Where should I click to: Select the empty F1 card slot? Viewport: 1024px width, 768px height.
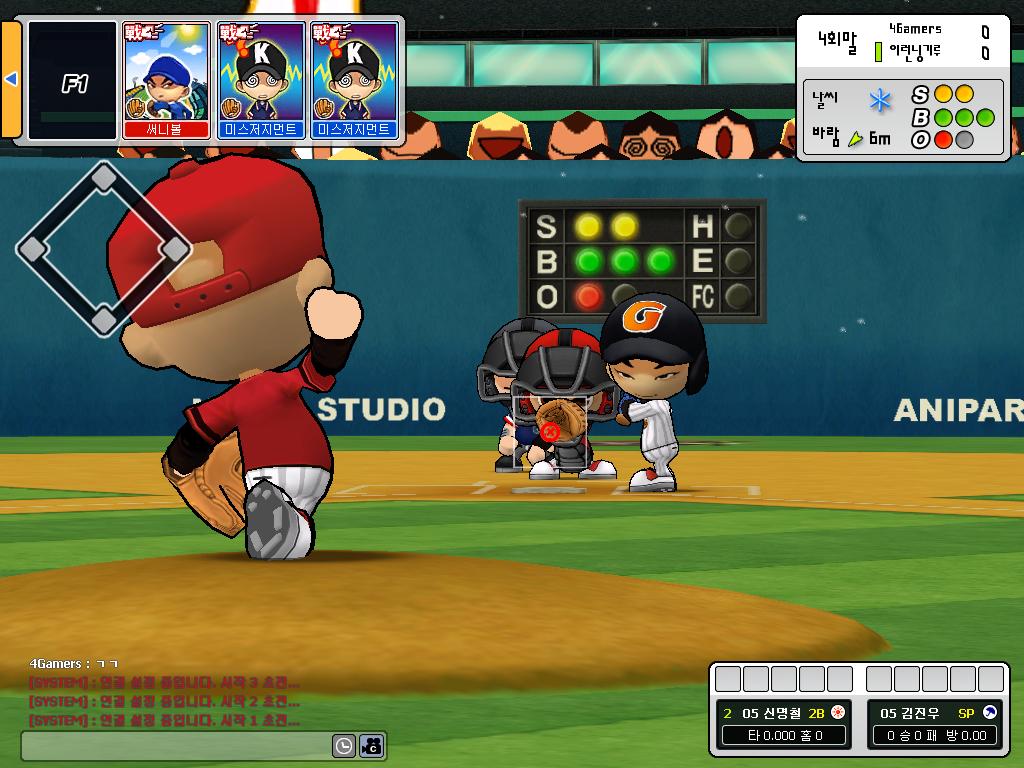(x=73, y=80)
